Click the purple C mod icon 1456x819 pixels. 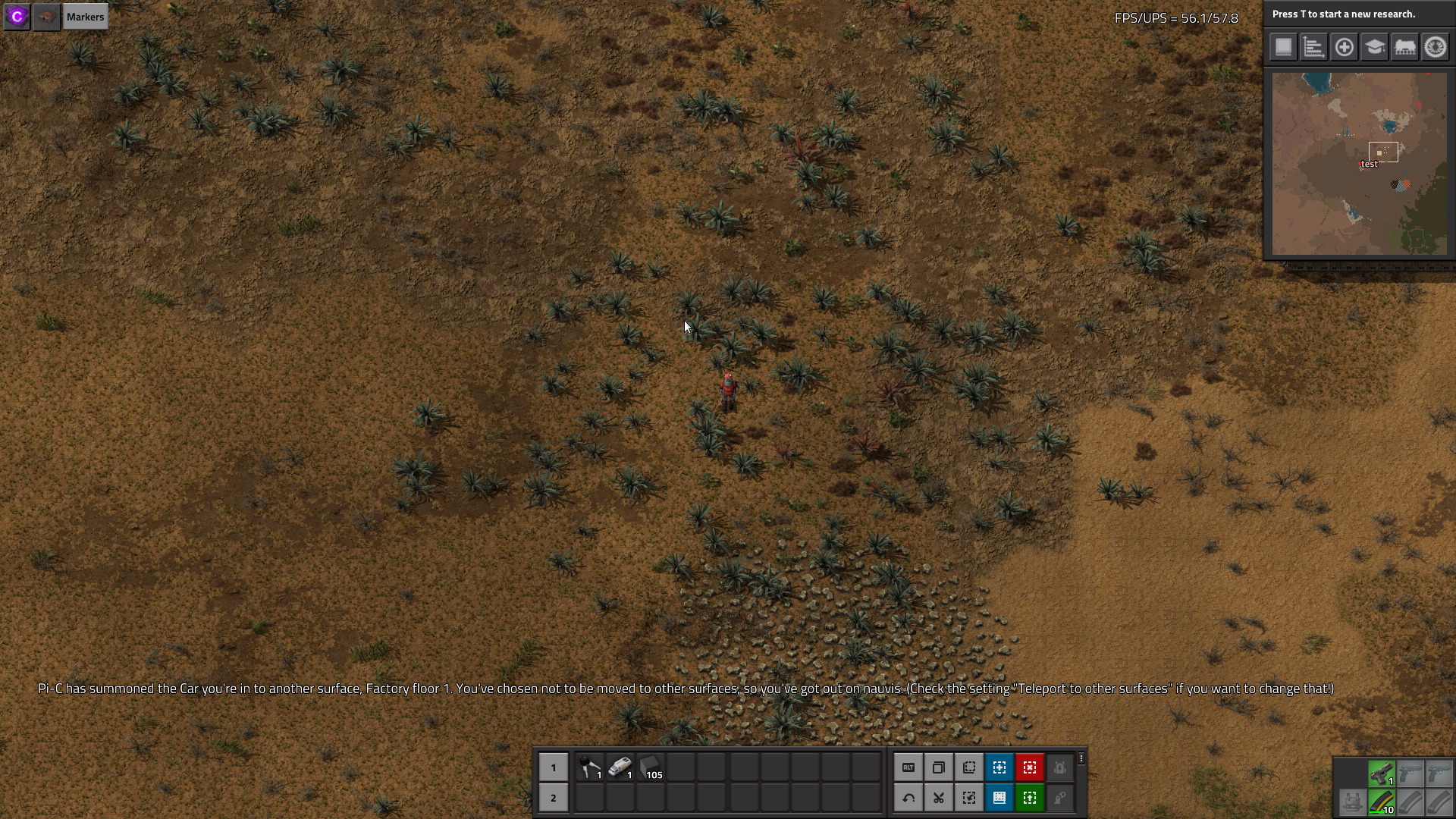pyautogui.click(x=17, y=17)
